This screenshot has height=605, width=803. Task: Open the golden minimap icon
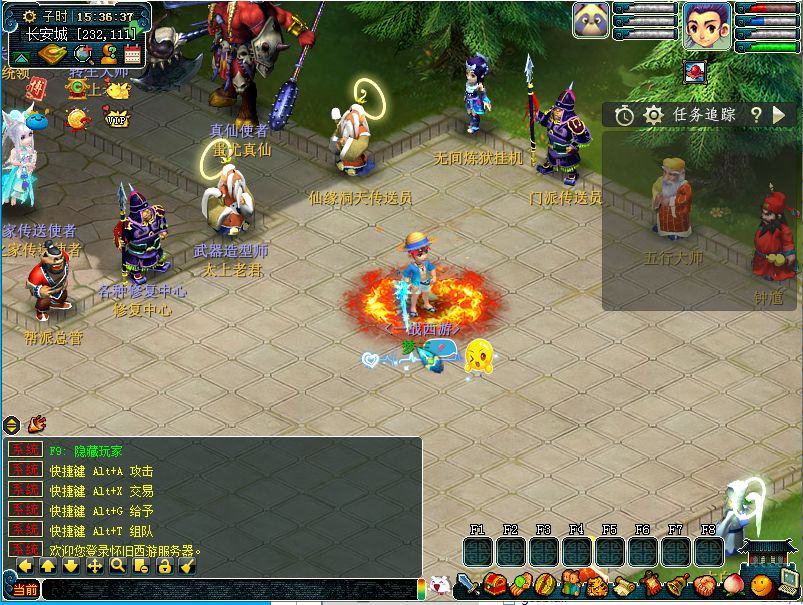click(x=53, y=55)
